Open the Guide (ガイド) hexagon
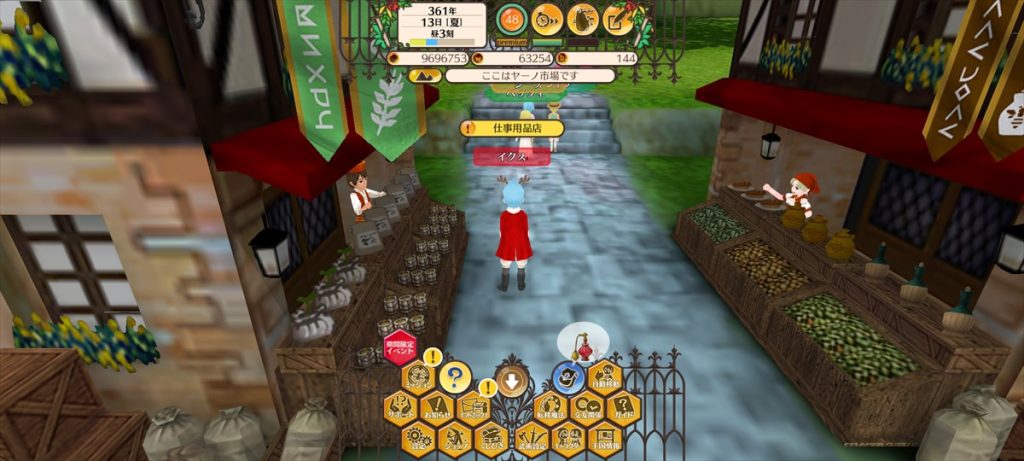The image size is (1024, 461). coord(623,408)
